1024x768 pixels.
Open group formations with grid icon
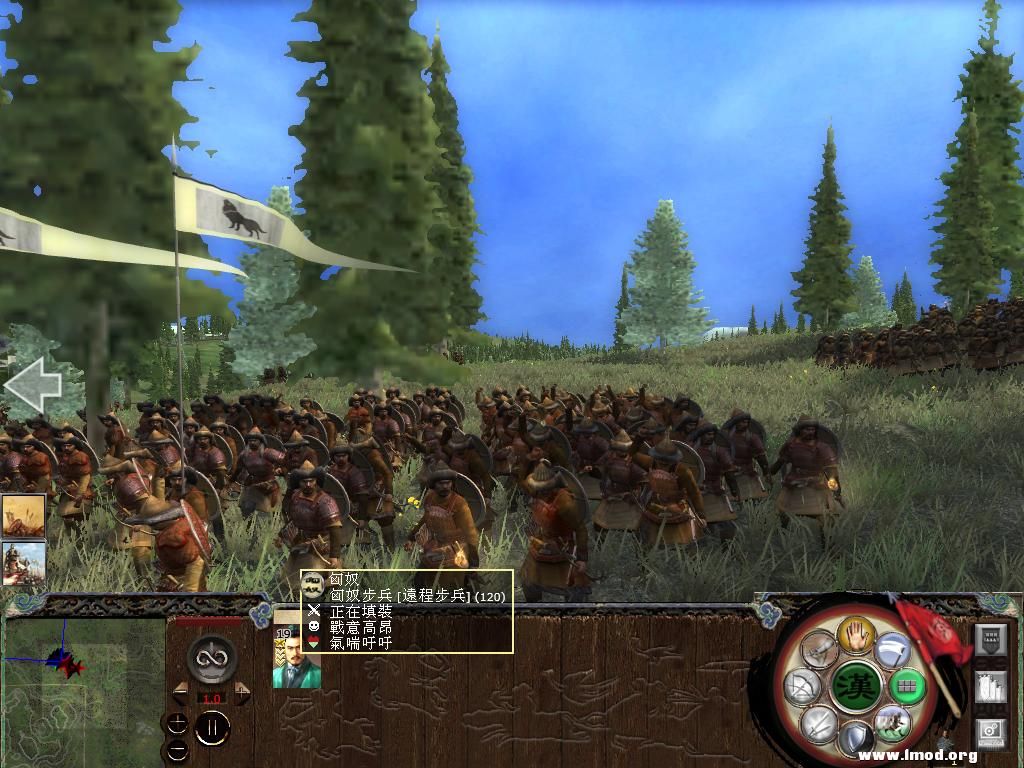[906, 686]
